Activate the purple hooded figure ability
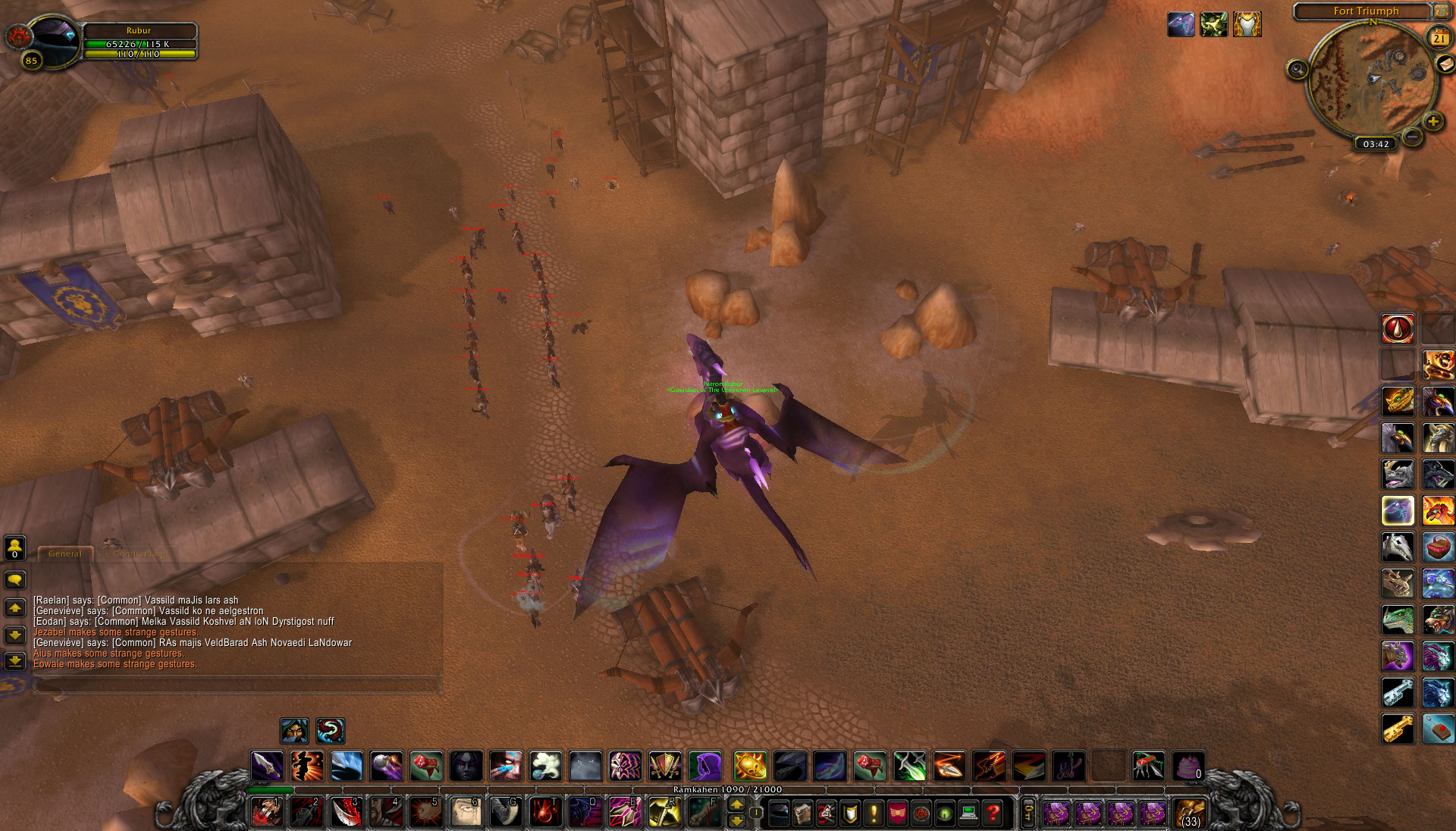This screenshot has height=831, width=1456. point(704,767)
